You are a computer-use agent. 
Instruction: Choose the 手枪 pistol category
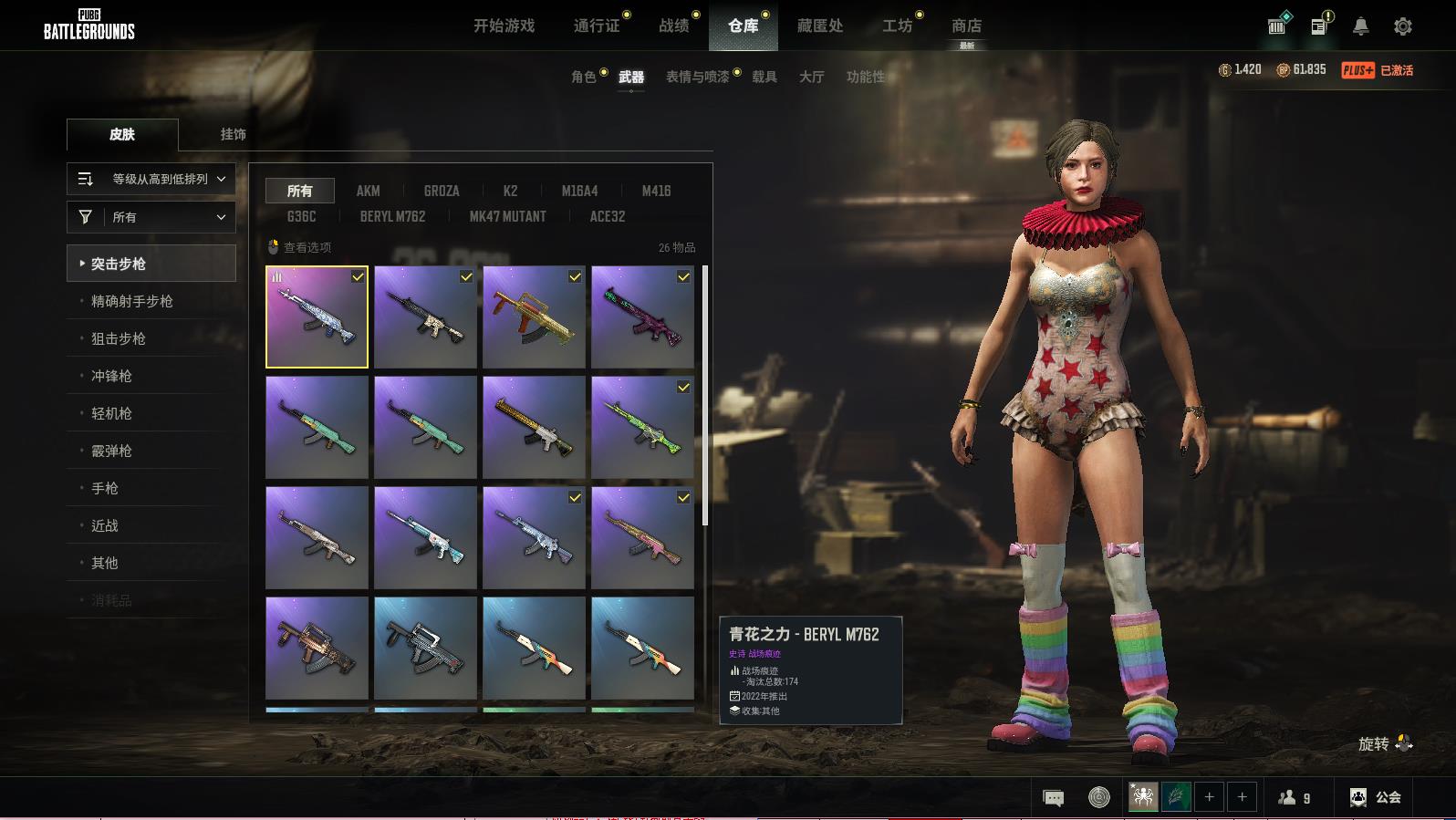point(105,488)
